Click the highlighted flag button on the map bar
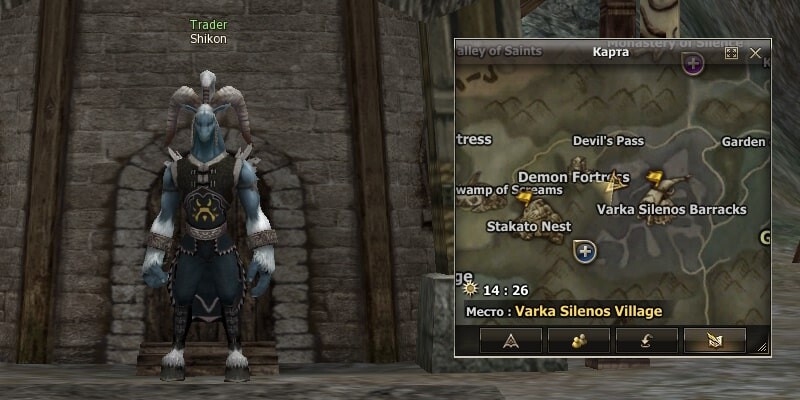Screen dimensions: 800x400 tap(715, 340)
